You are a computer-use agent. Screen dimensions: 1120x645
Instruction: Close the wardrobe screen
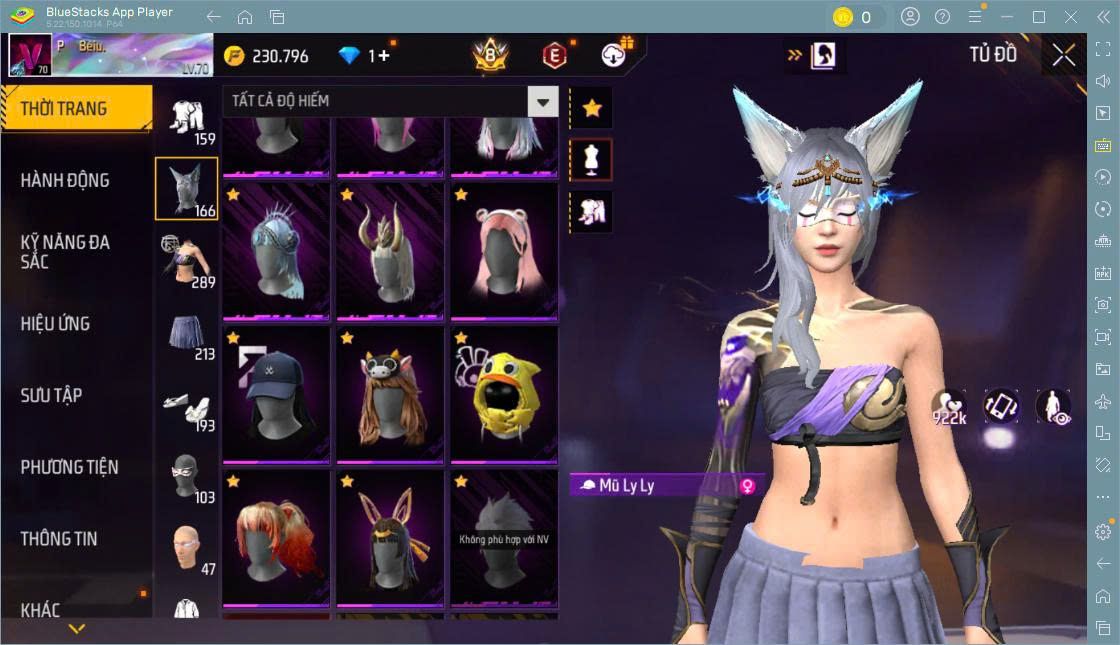click(1064, 56)
